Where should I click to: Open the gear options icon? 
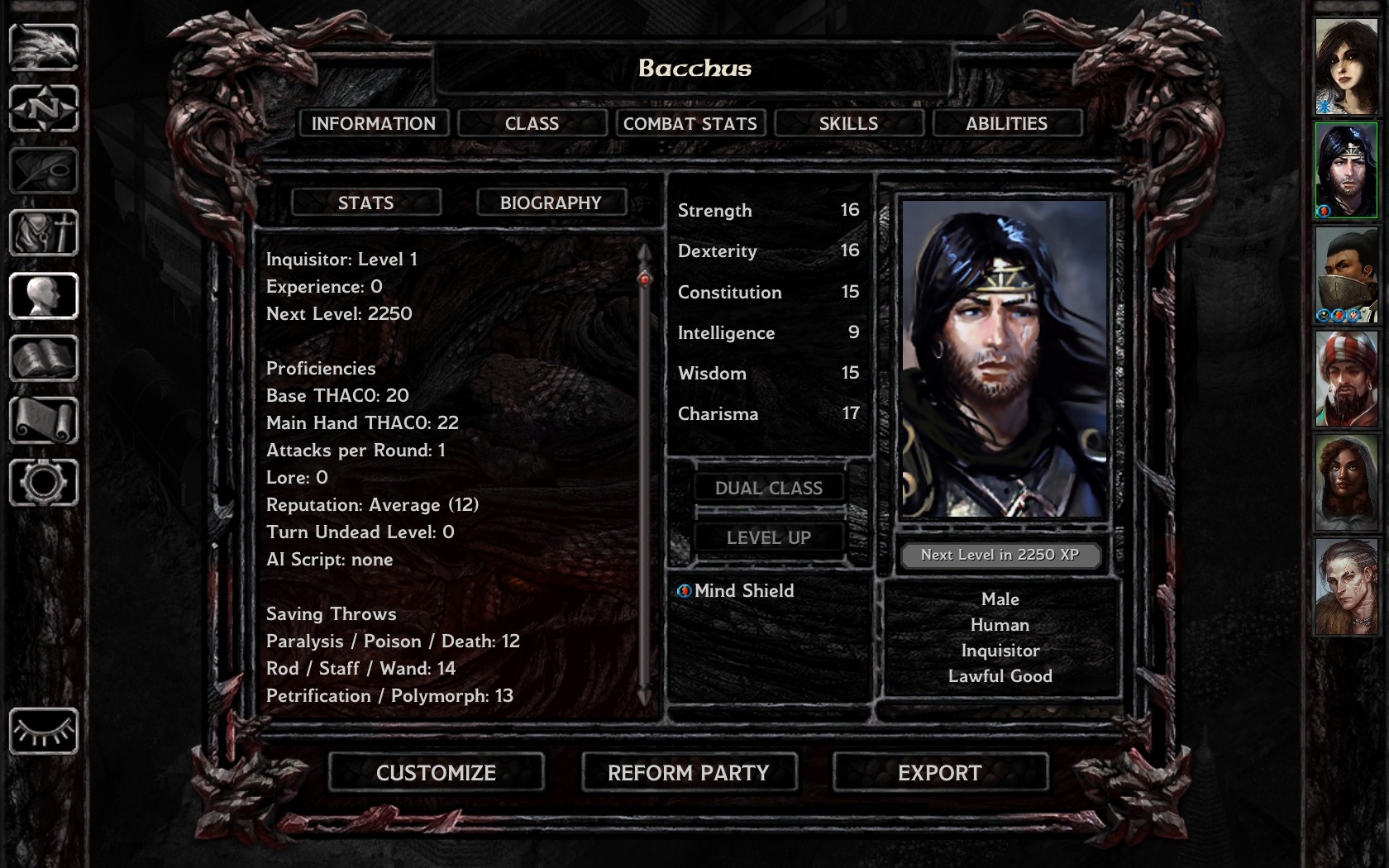[44, 483]
